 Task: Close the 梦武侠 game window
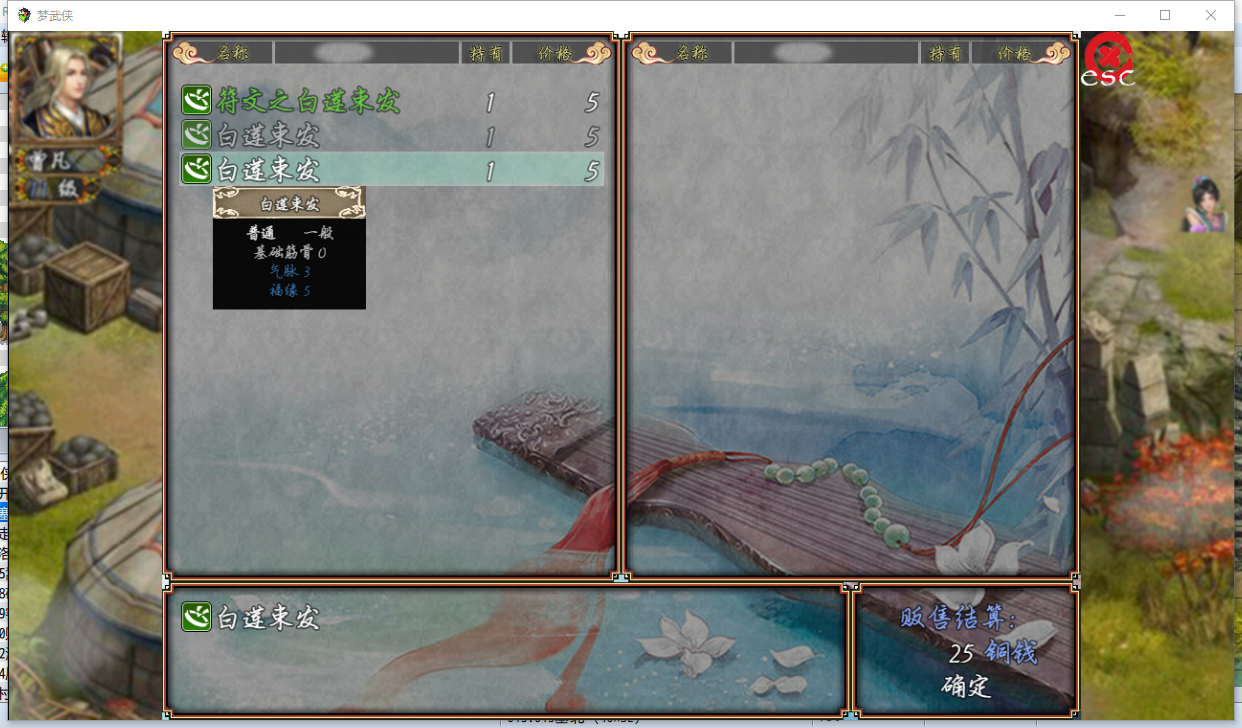pyautogui.click(x=1211, y=15)
